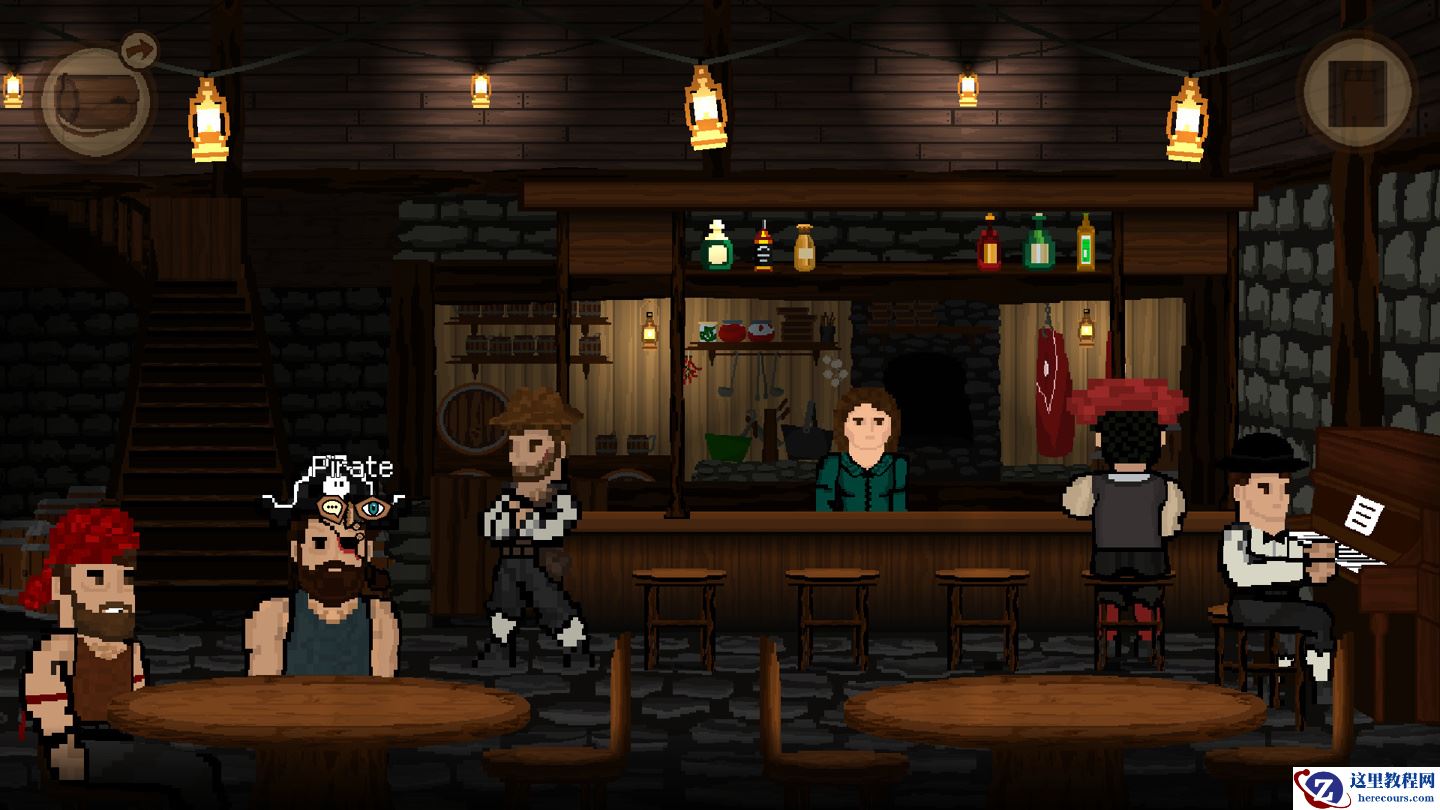Screen dimensions: 1440x810
Task: Talk to the Pirate via speech bubble
Action: (x=334, y=509)
